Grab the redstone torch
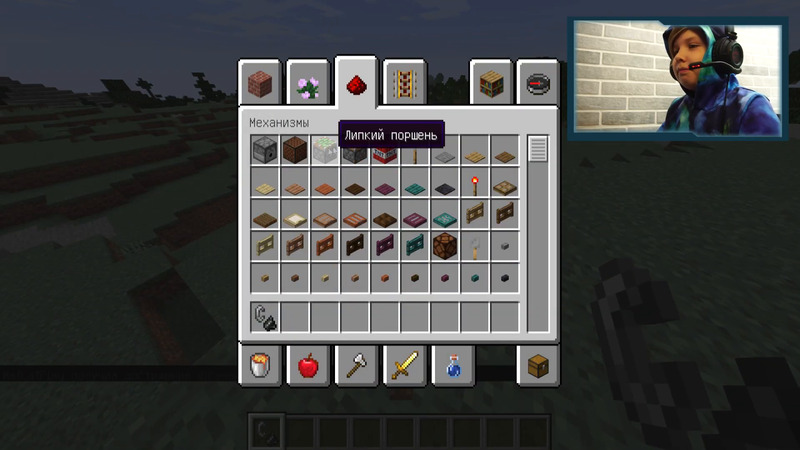 click(x=475, y=183)
